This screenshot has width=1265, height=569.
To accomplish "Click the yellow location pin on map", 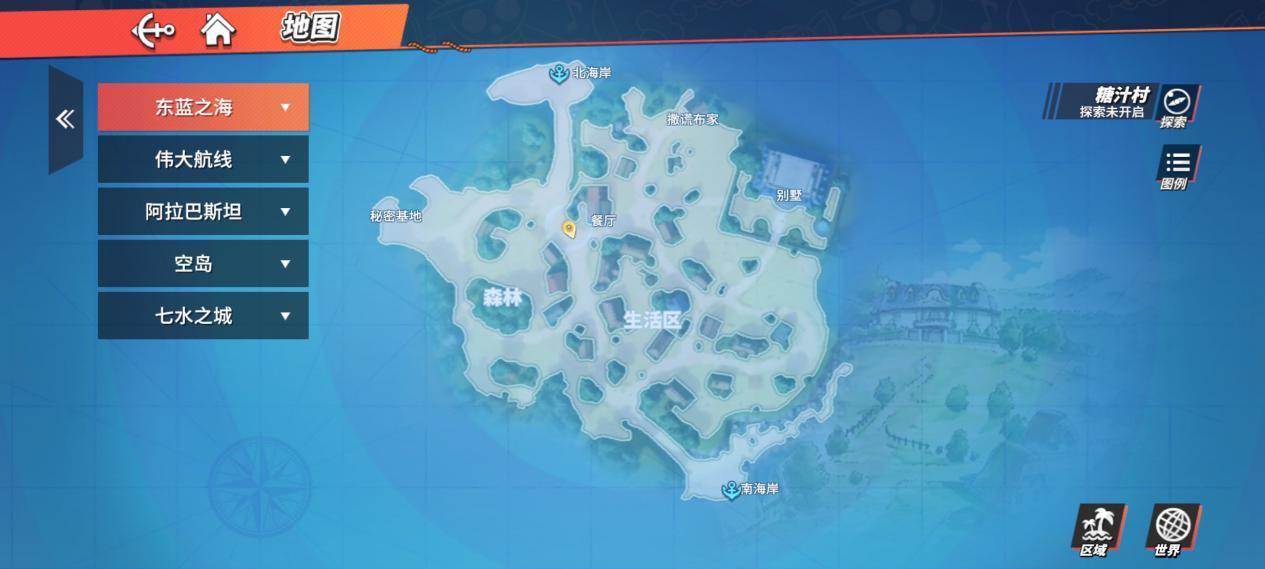I will [x=569, y=230].
